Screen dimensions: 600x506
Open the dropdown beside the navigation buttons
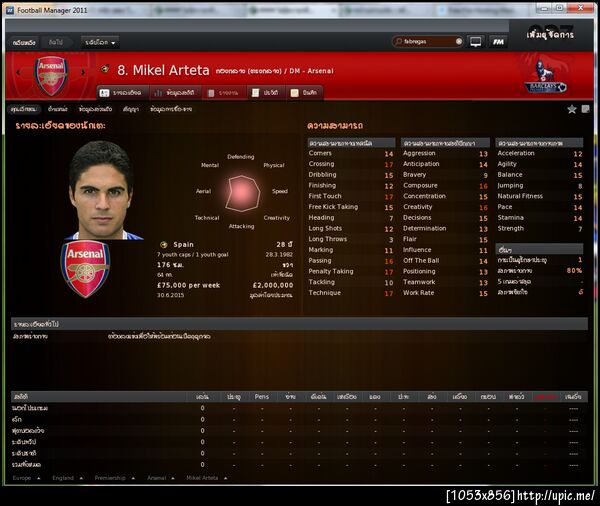(101, 43)
